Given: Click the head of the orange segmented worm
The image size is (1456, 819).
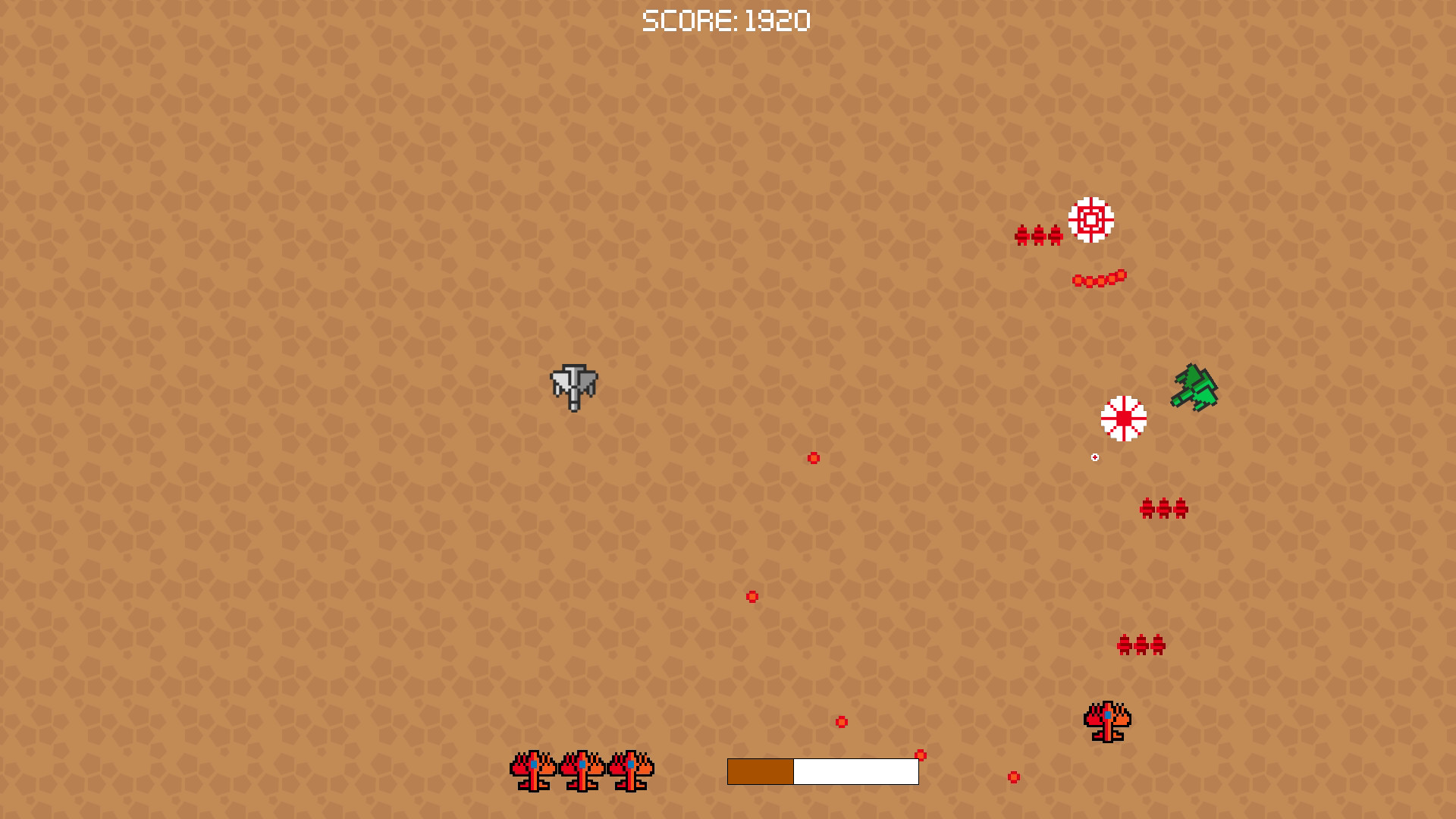Looking at the screenshot, I should 1120,275.
